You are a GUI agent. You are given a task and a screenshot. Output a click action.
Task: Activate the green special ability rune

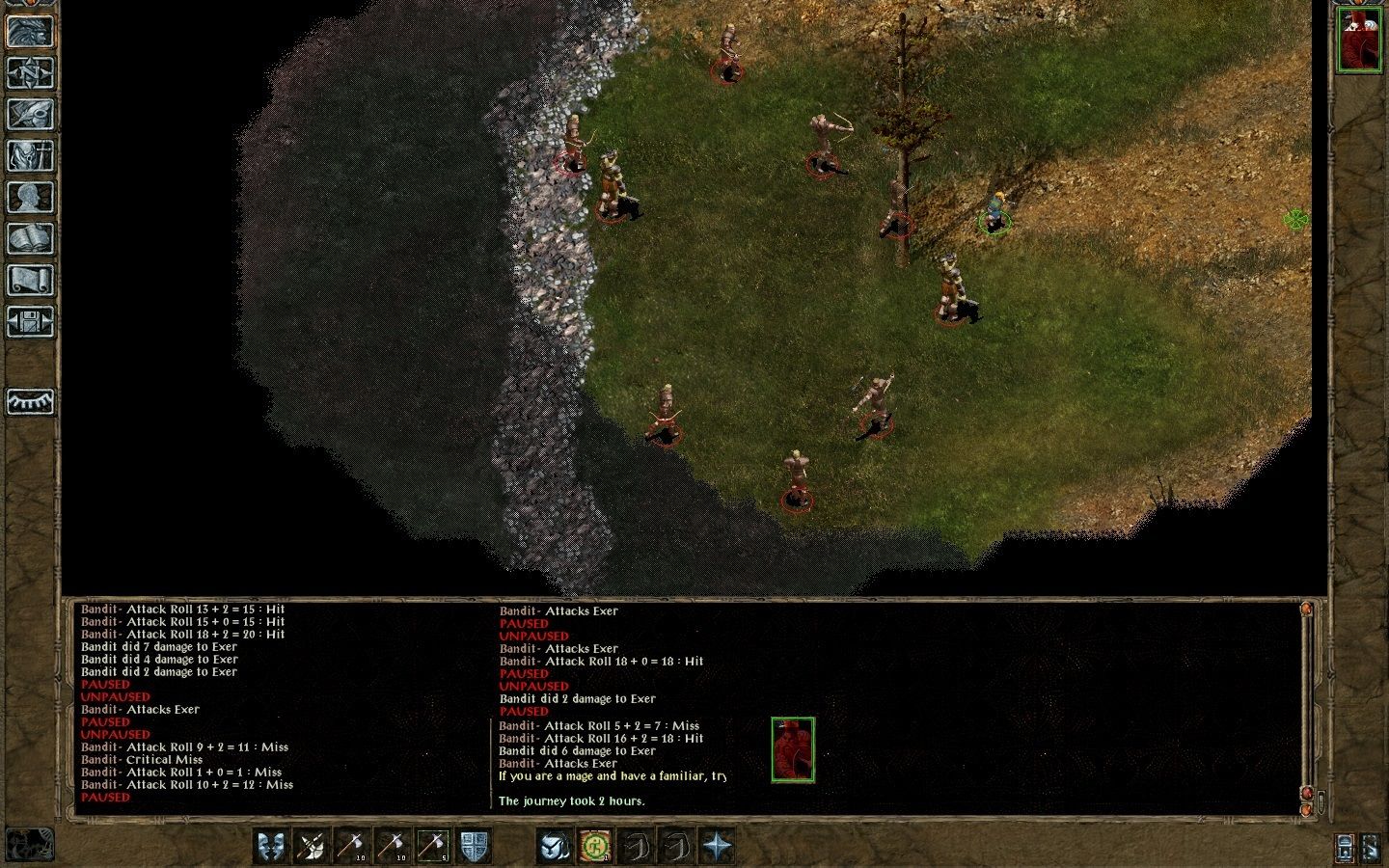(594, 847)
